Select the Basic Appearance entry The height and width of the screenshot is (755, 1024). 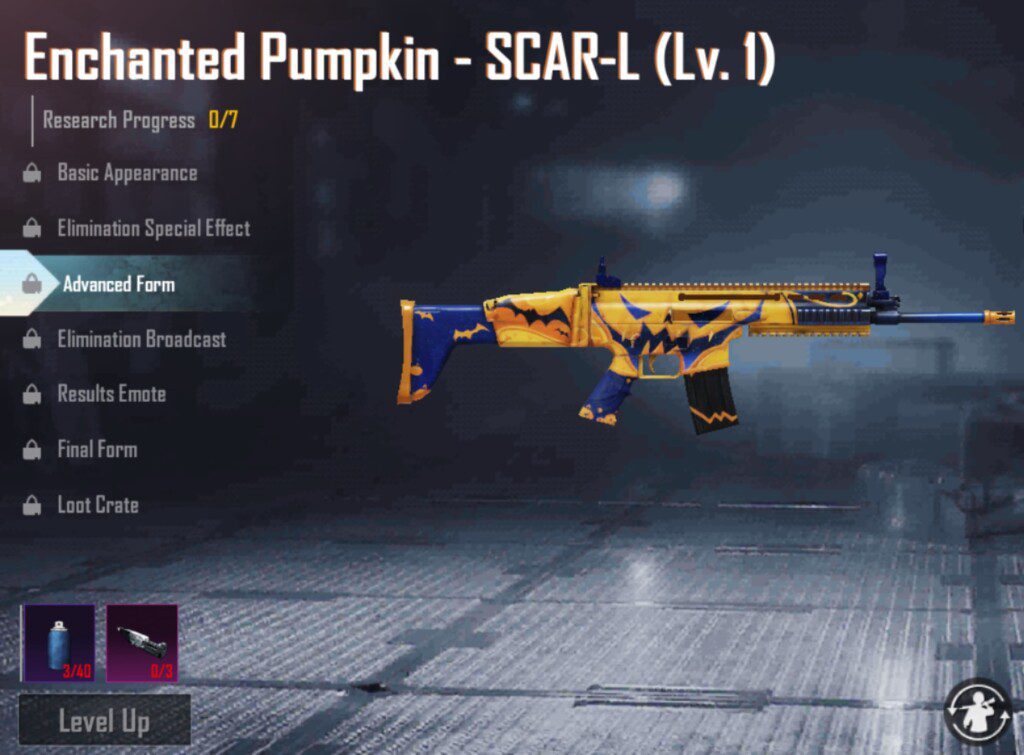(x=127, y=173)
